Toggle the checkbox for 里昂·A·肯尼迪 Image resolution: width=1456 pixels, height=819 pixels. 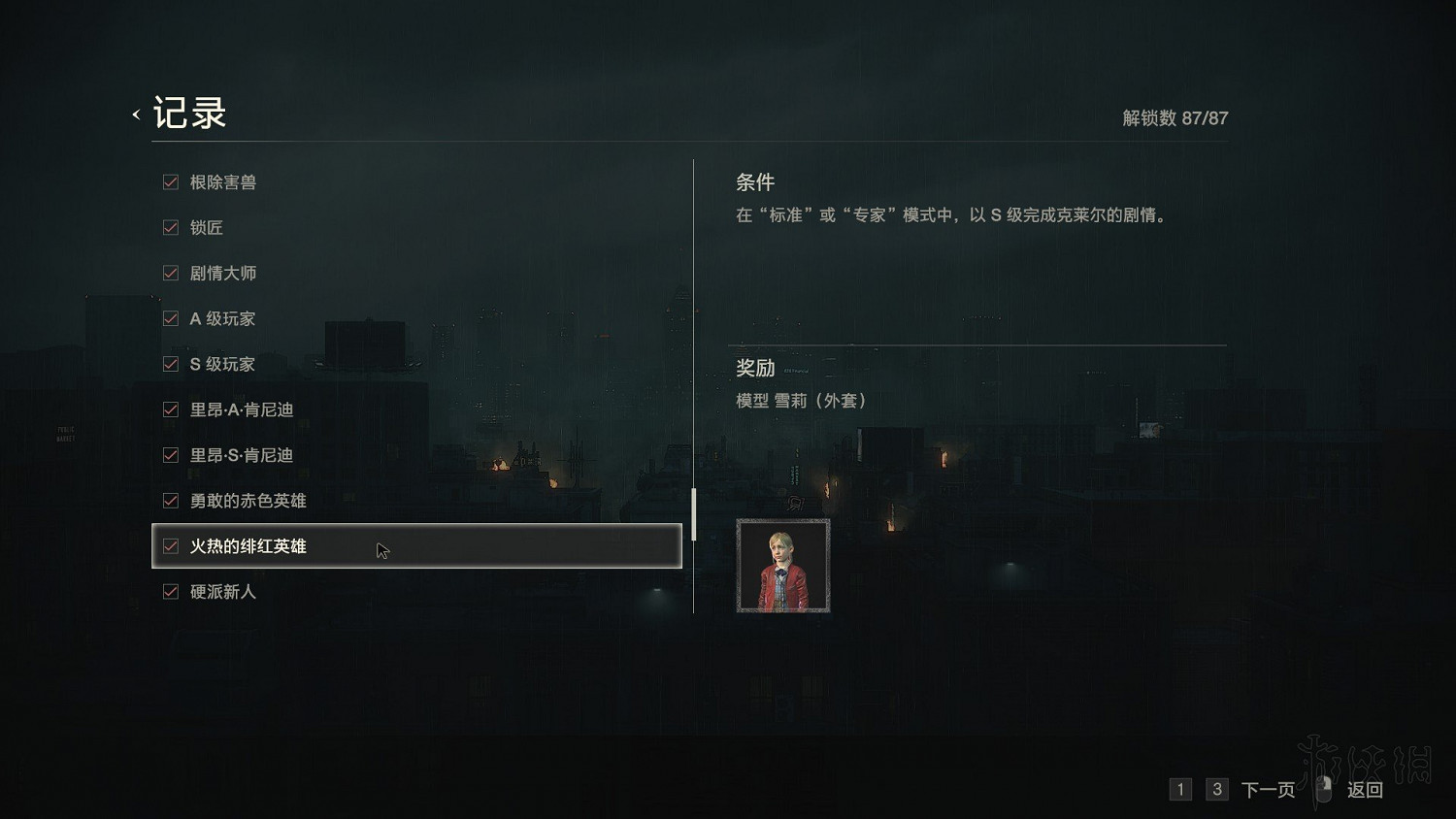point(171,409)
